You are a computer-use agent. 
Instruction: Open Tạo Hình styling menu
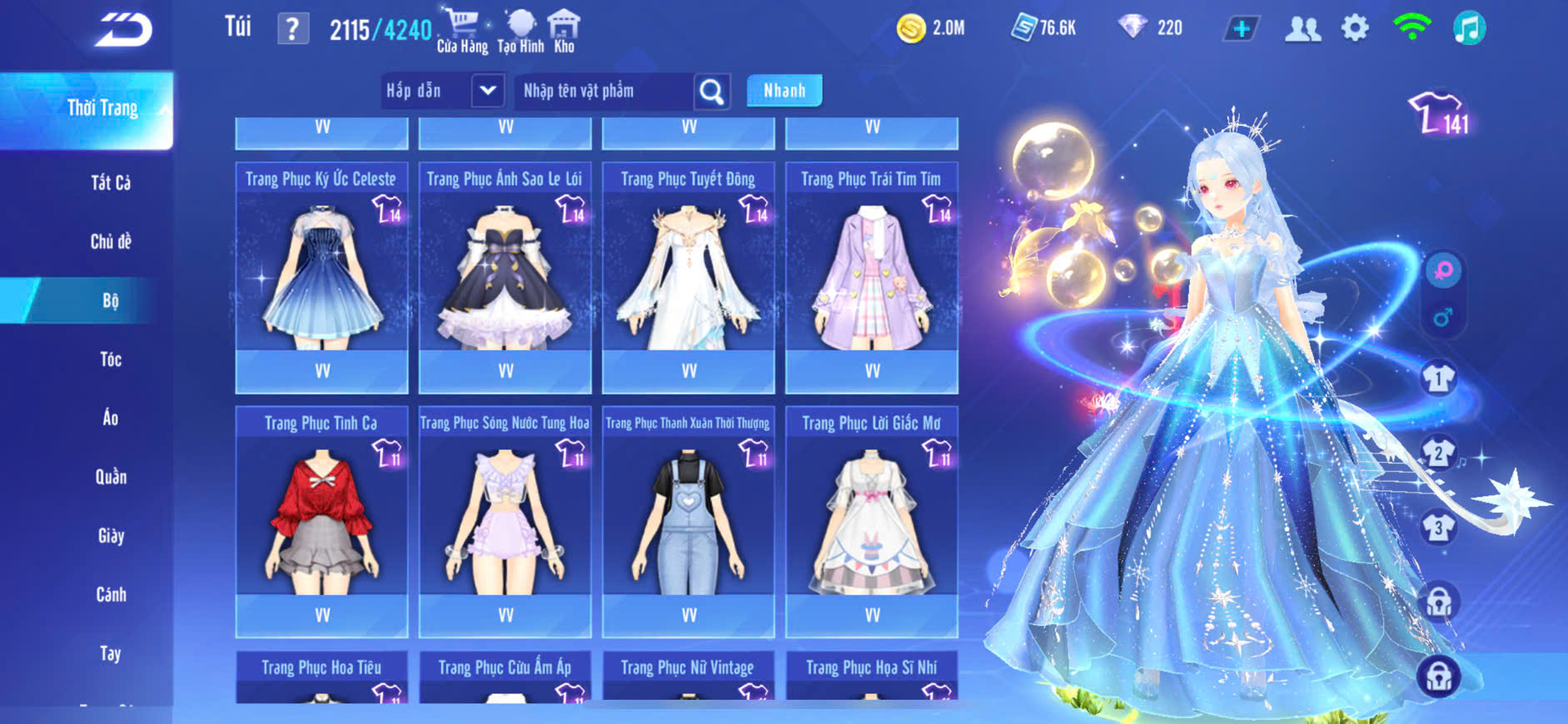[520, 31]
